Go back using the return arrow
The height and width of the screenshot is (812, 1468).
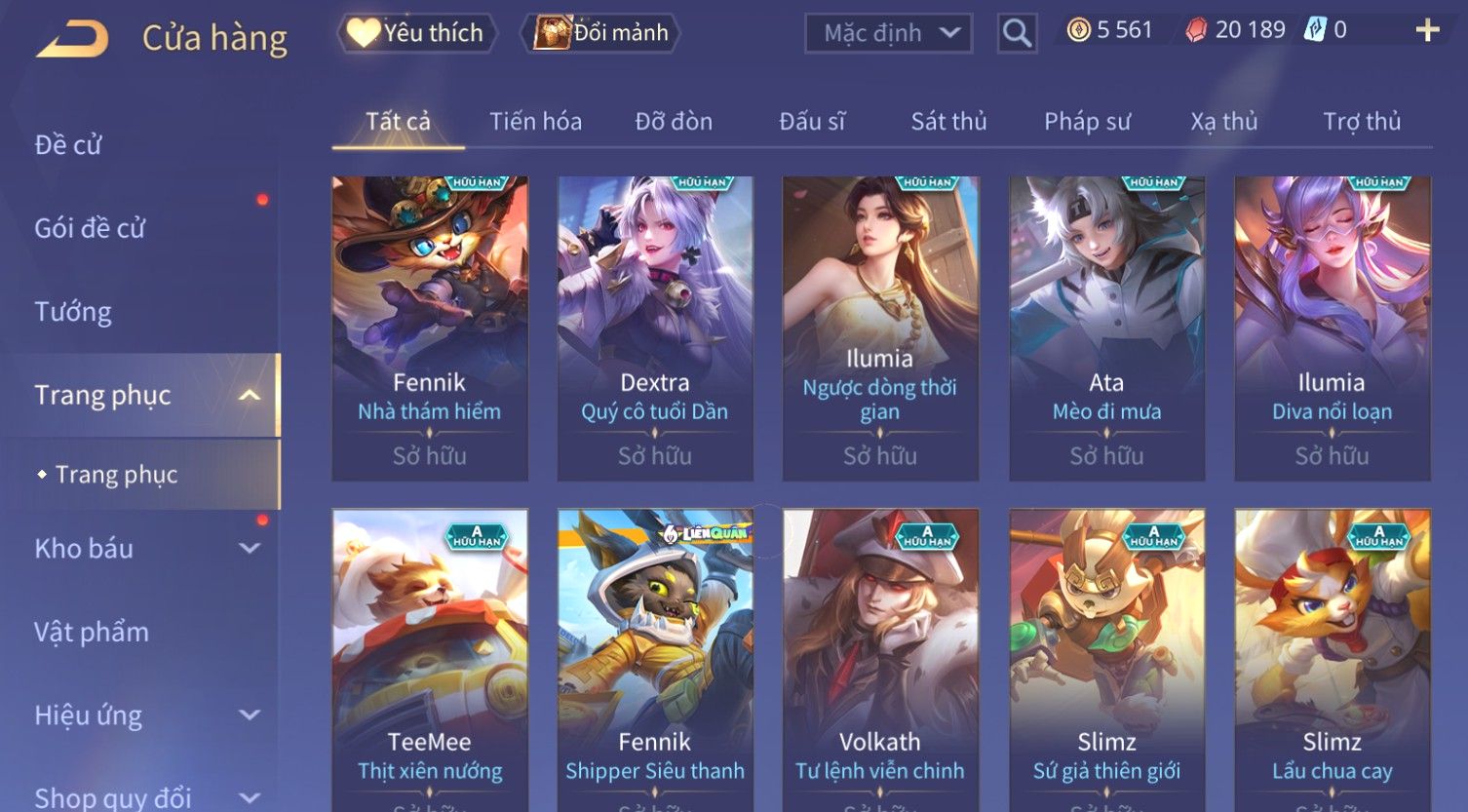click(73, 39)
